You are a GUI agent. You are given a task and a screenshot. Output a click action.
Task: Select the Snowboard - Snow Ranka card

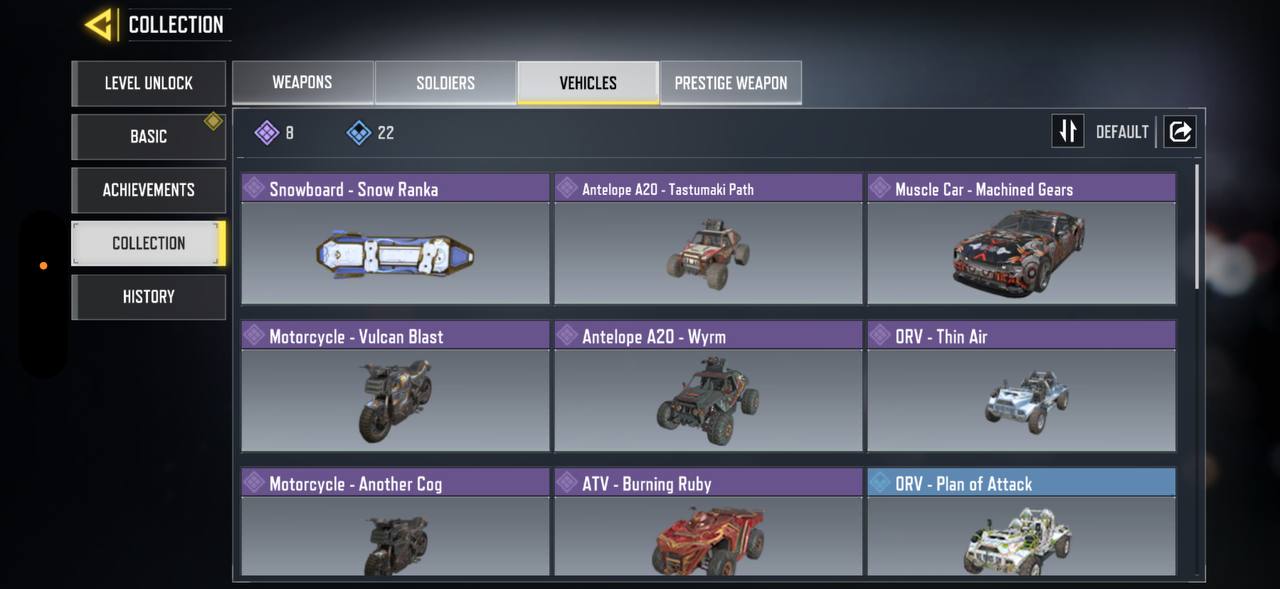pyautogui.click(x=395, y=240)
